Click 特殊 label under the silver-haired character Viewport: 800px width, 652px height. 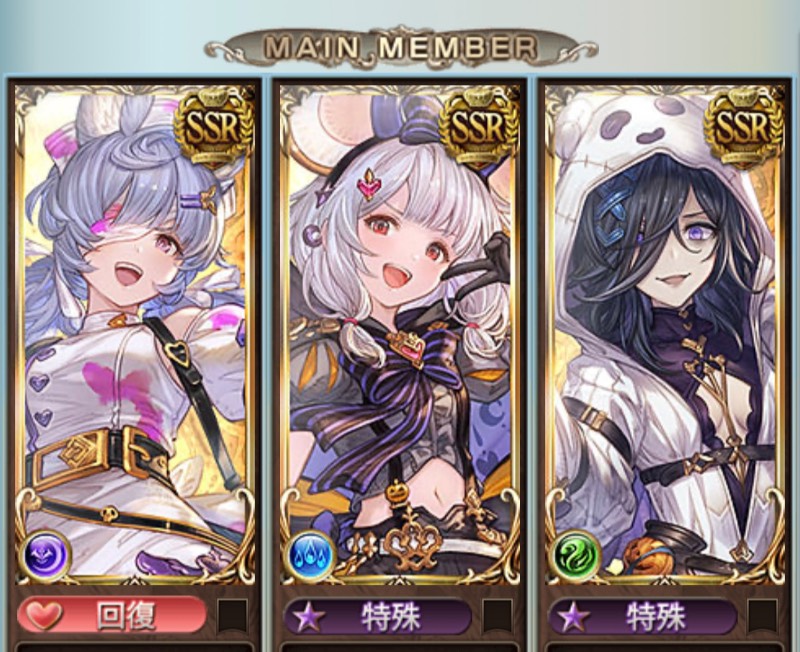(x=377, y=616)
